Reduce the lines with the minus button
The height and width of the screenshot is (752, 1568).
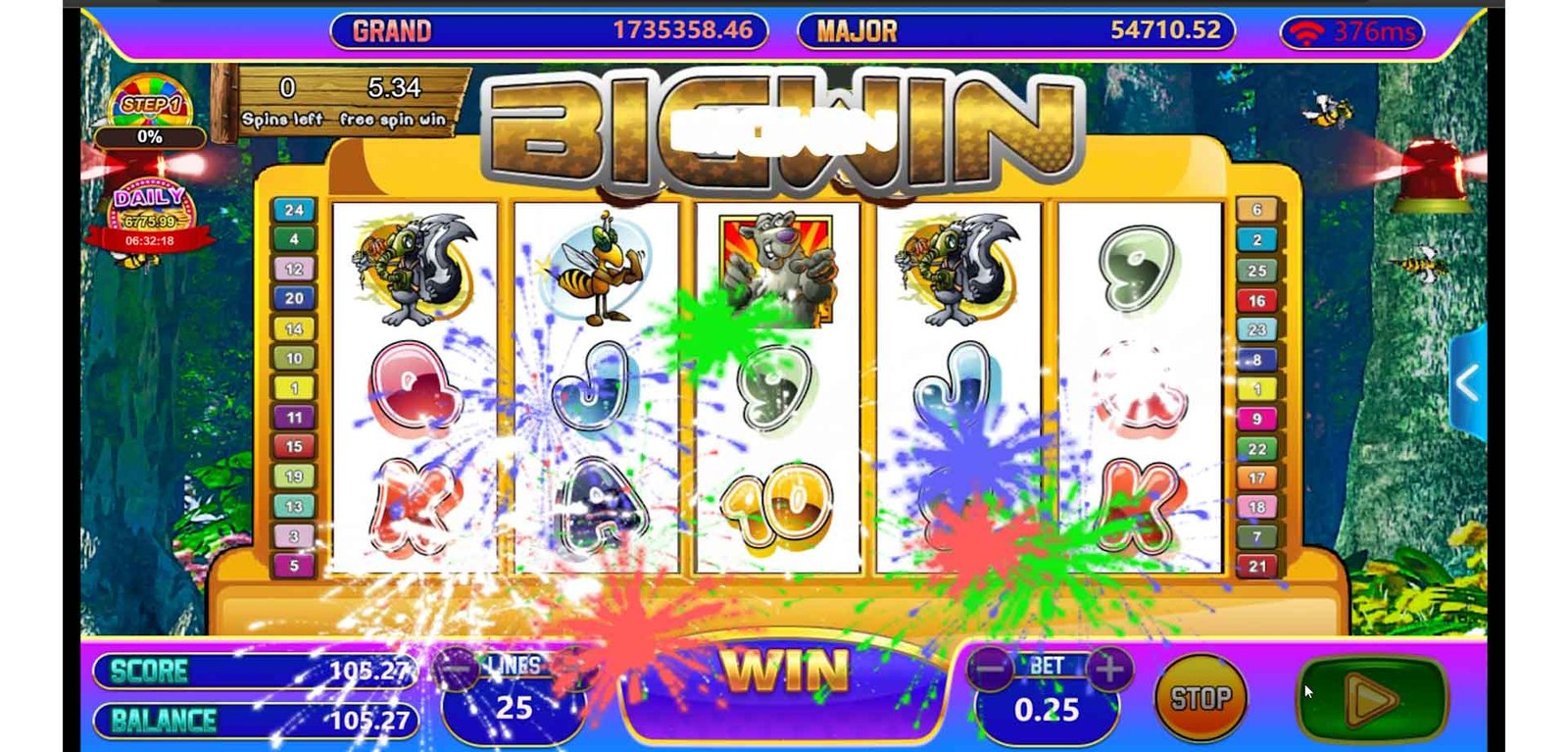point(457,670)
